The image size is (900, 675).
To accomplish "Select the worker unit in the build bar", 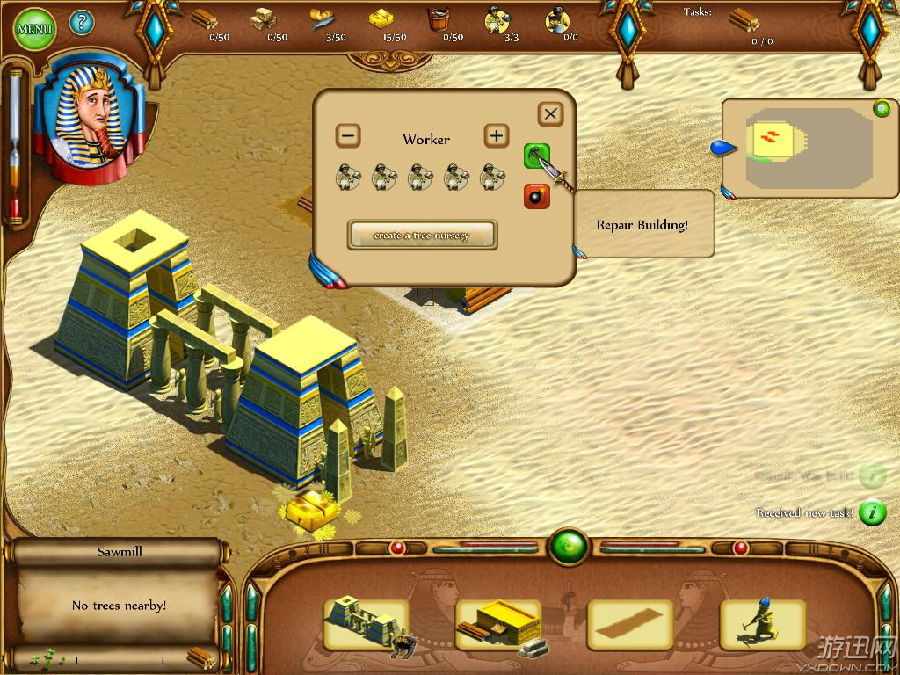I will (x=762, y=624).
